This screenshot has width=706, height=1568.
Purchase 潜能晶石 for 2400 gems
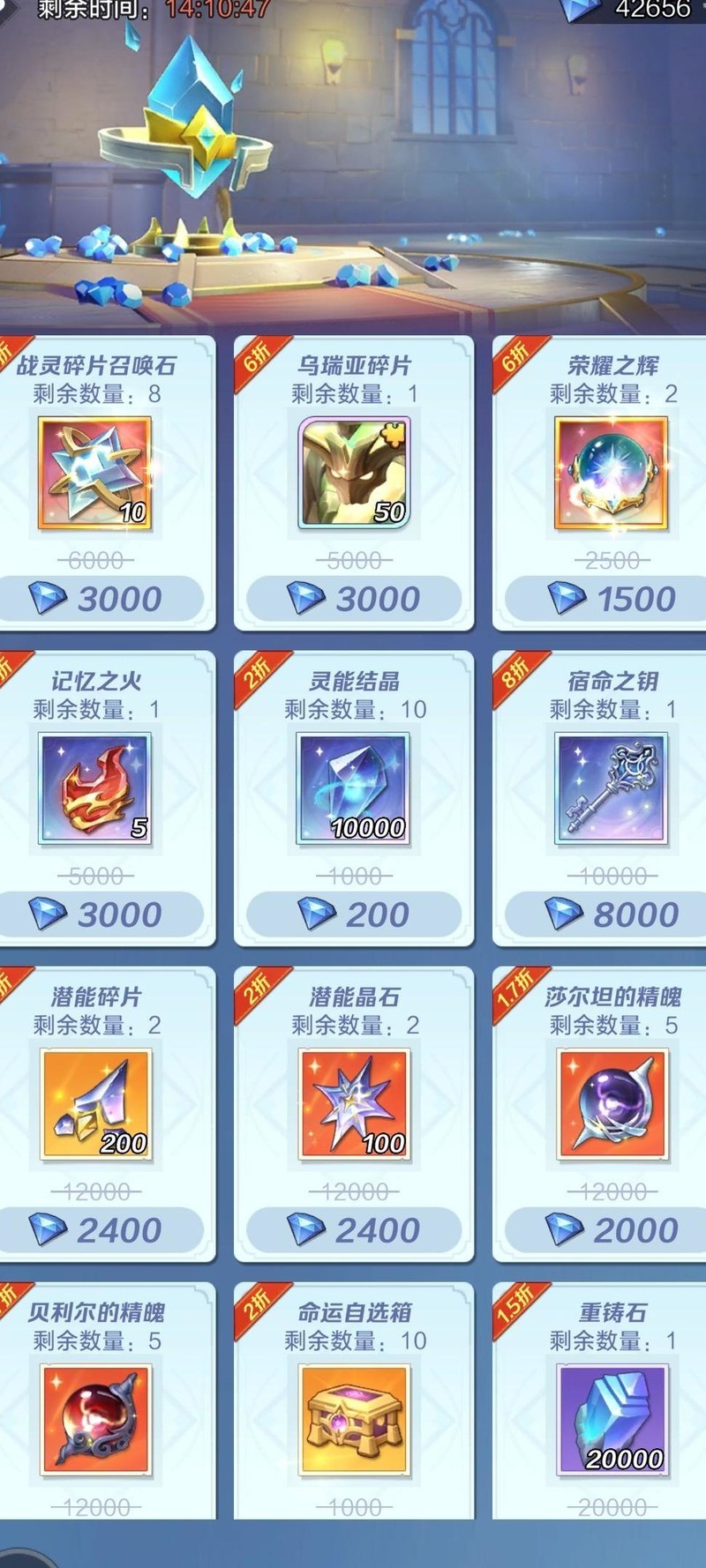(354, 1230)
